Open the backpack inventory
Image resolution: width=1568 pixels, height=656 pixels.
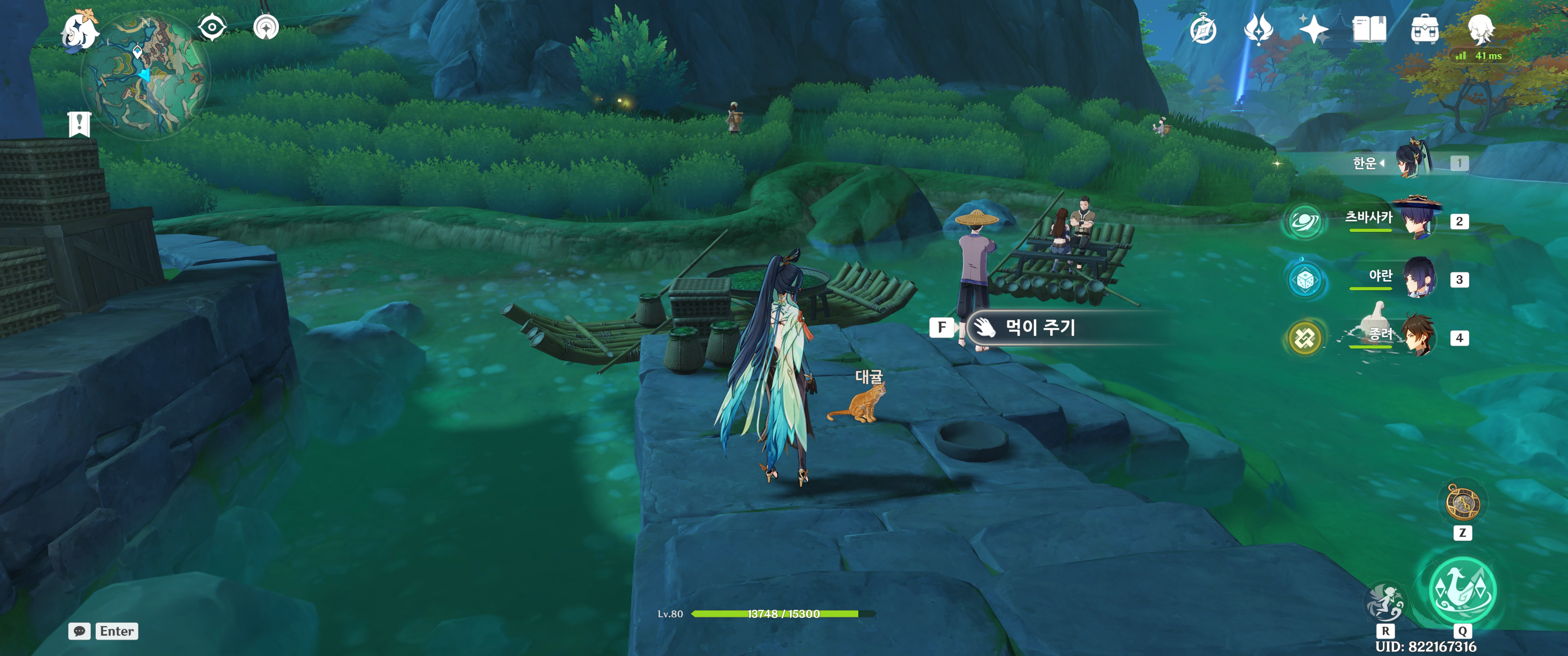[x=1424, y=30]
